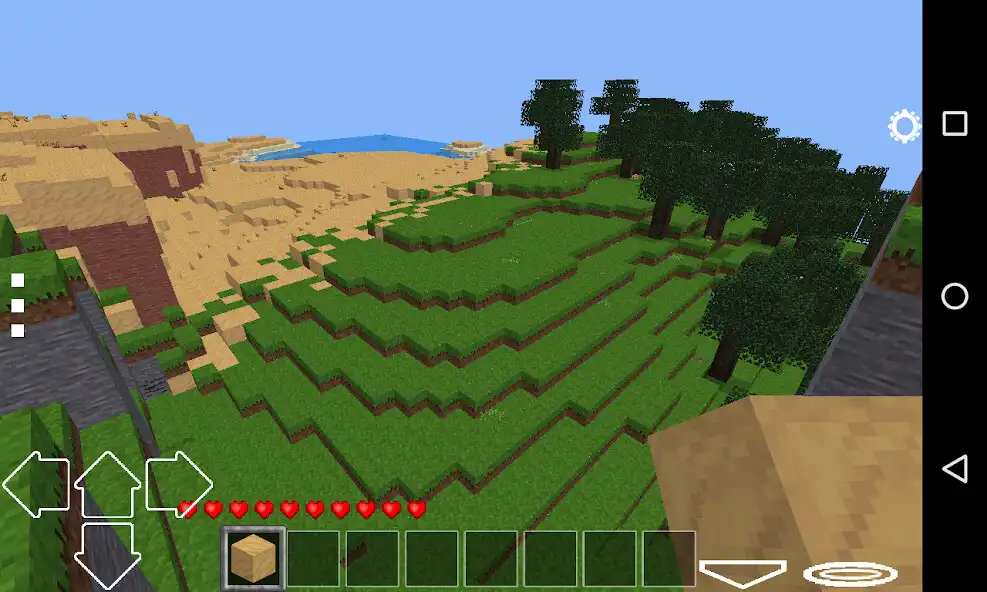Tap Android home circle button

coord(955,296)
